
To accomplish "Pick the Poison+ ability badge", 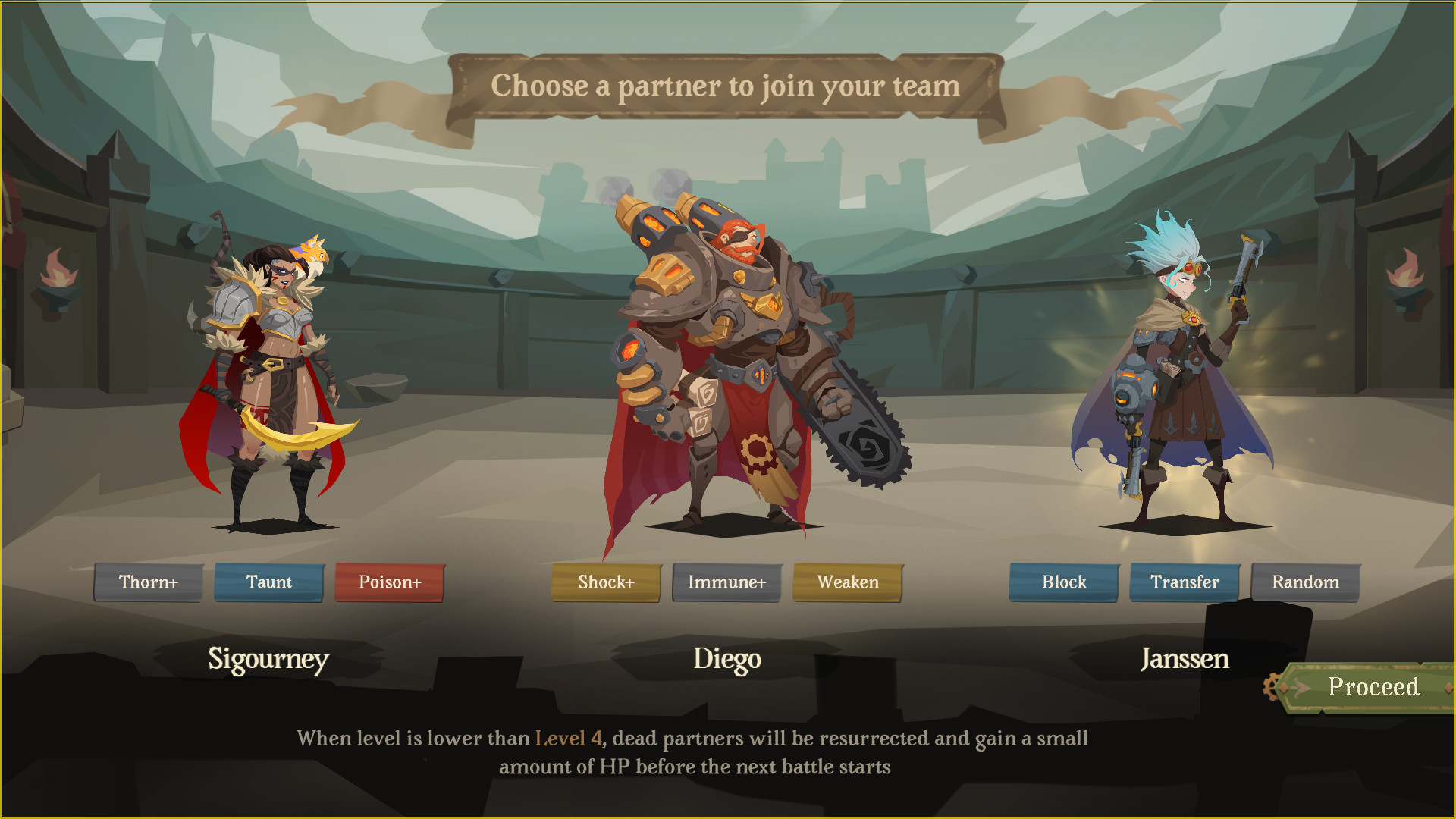I will pos(389,582).
